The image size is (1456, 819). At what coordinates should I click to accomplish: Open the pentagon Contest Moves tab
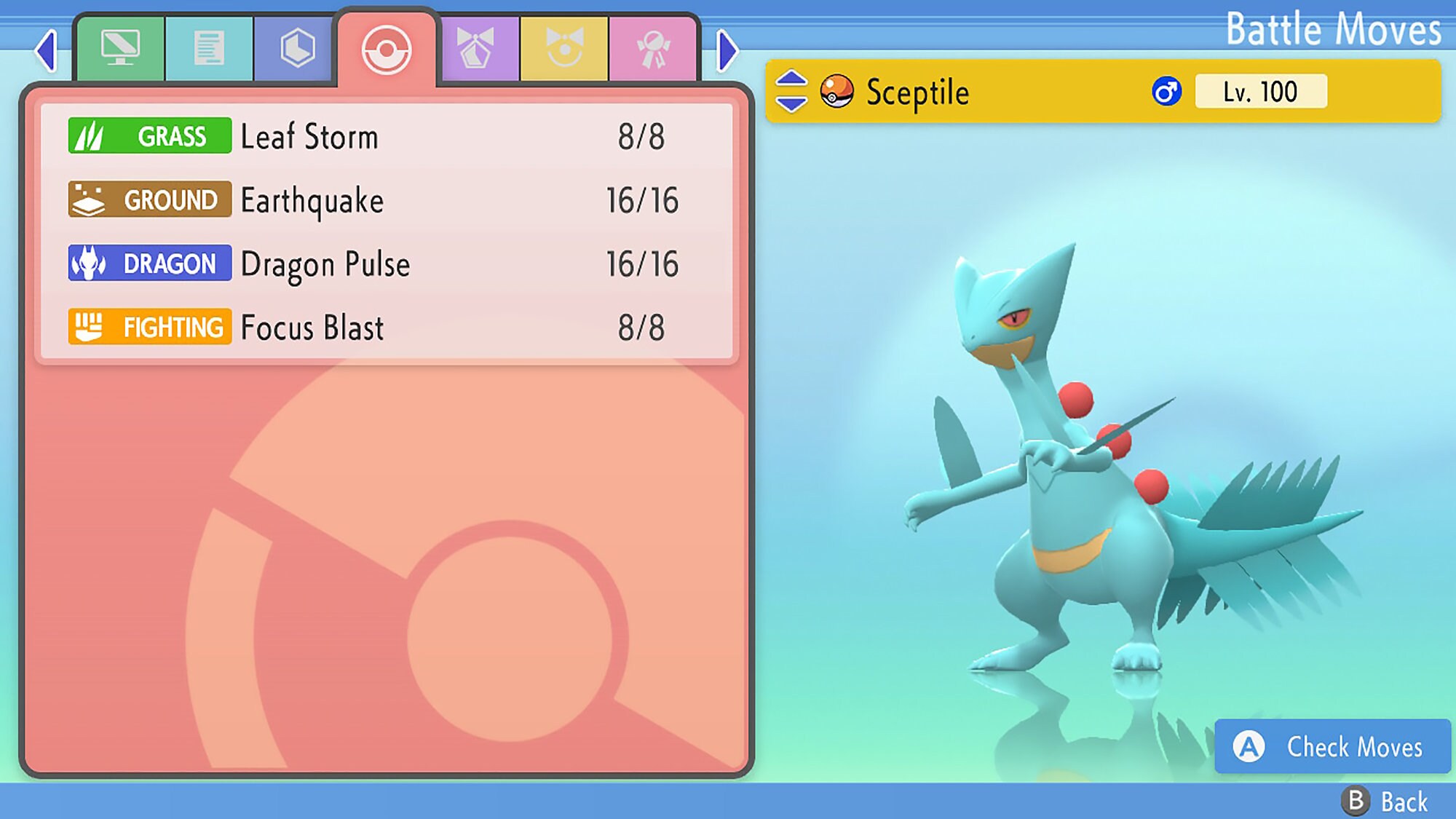[476, 45]
